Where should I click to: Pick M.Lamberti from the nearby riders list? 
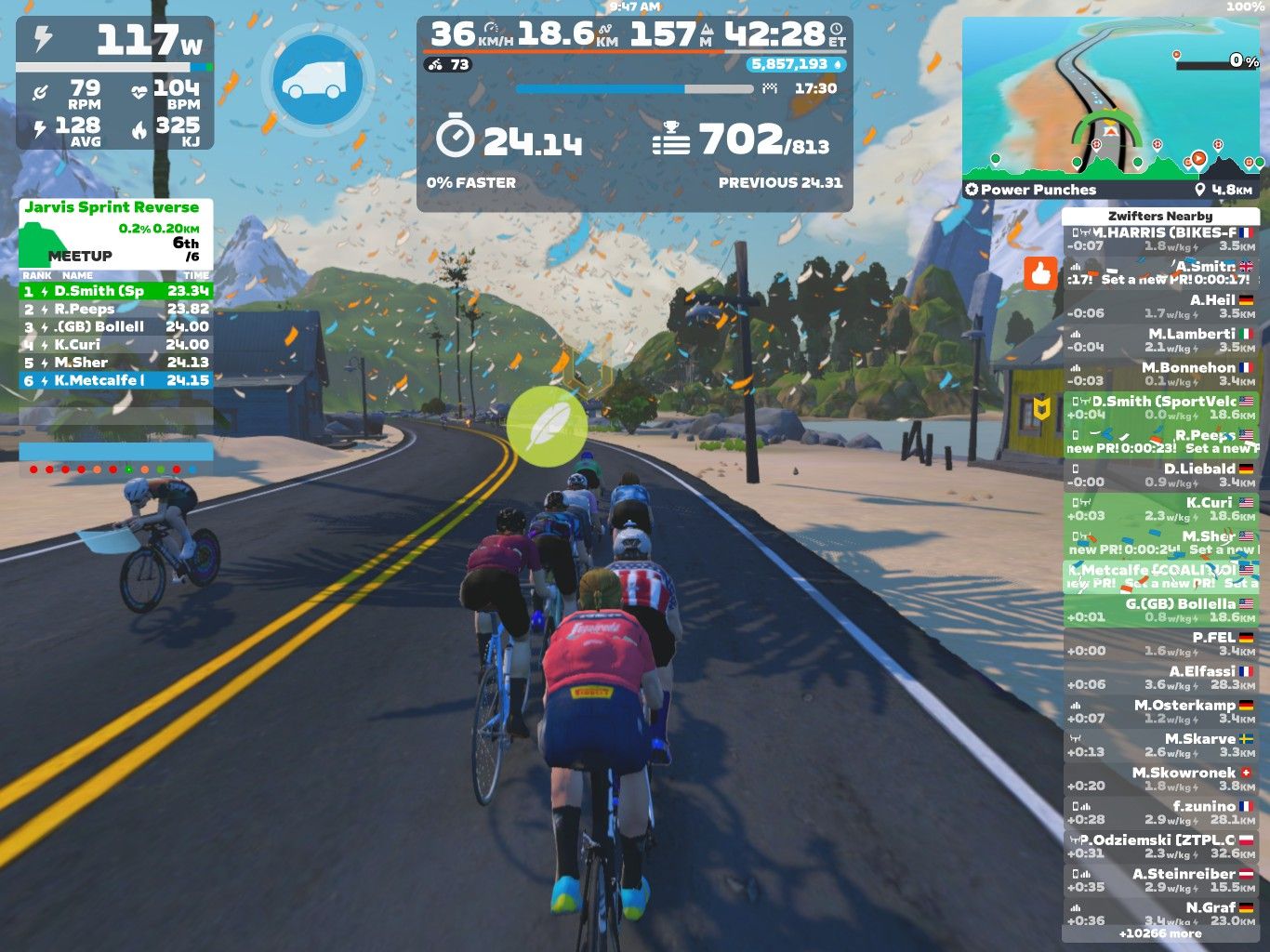[x=1160, y=340]
